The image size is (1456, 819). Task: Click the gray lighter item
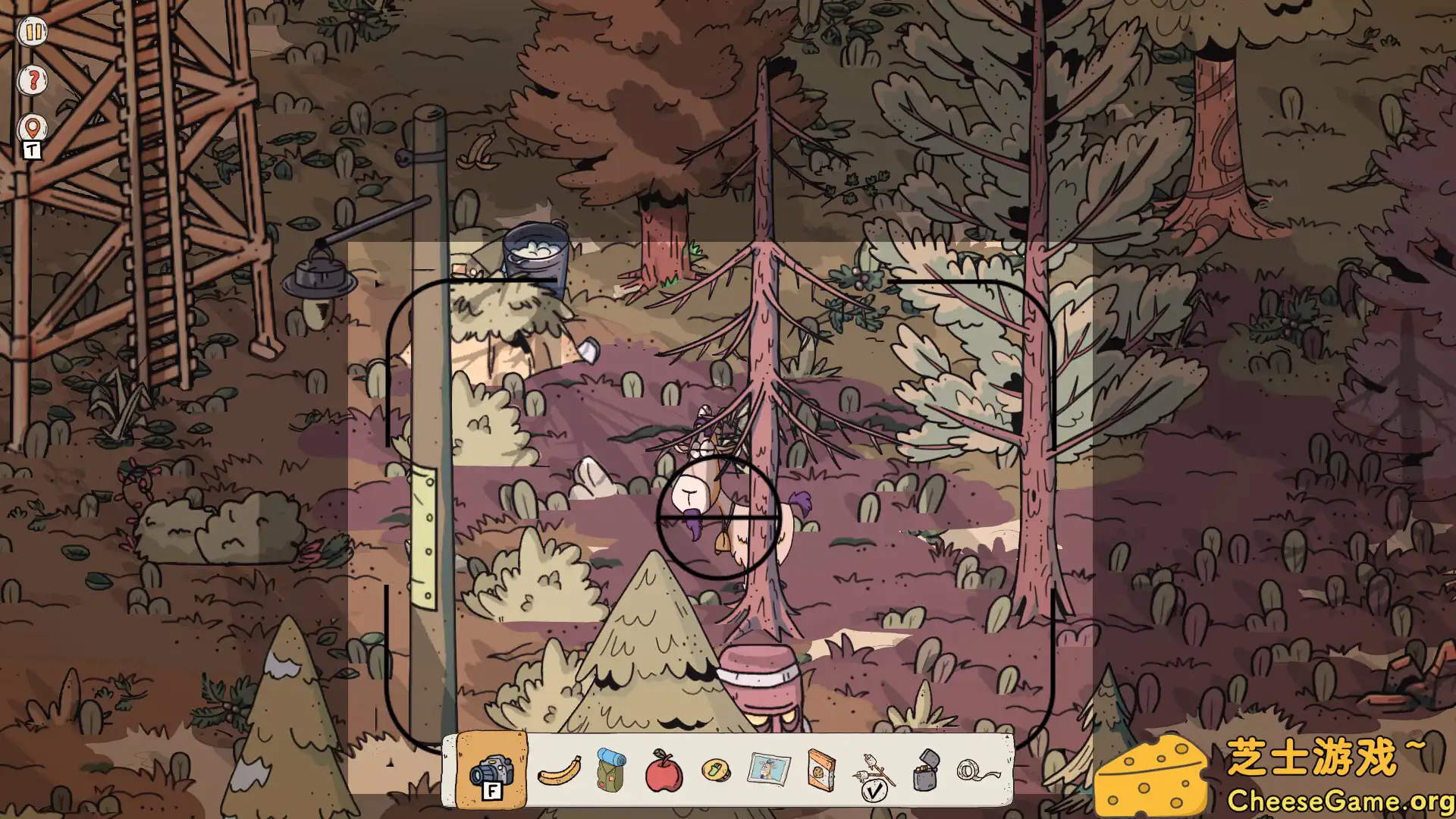coord(927,772)
